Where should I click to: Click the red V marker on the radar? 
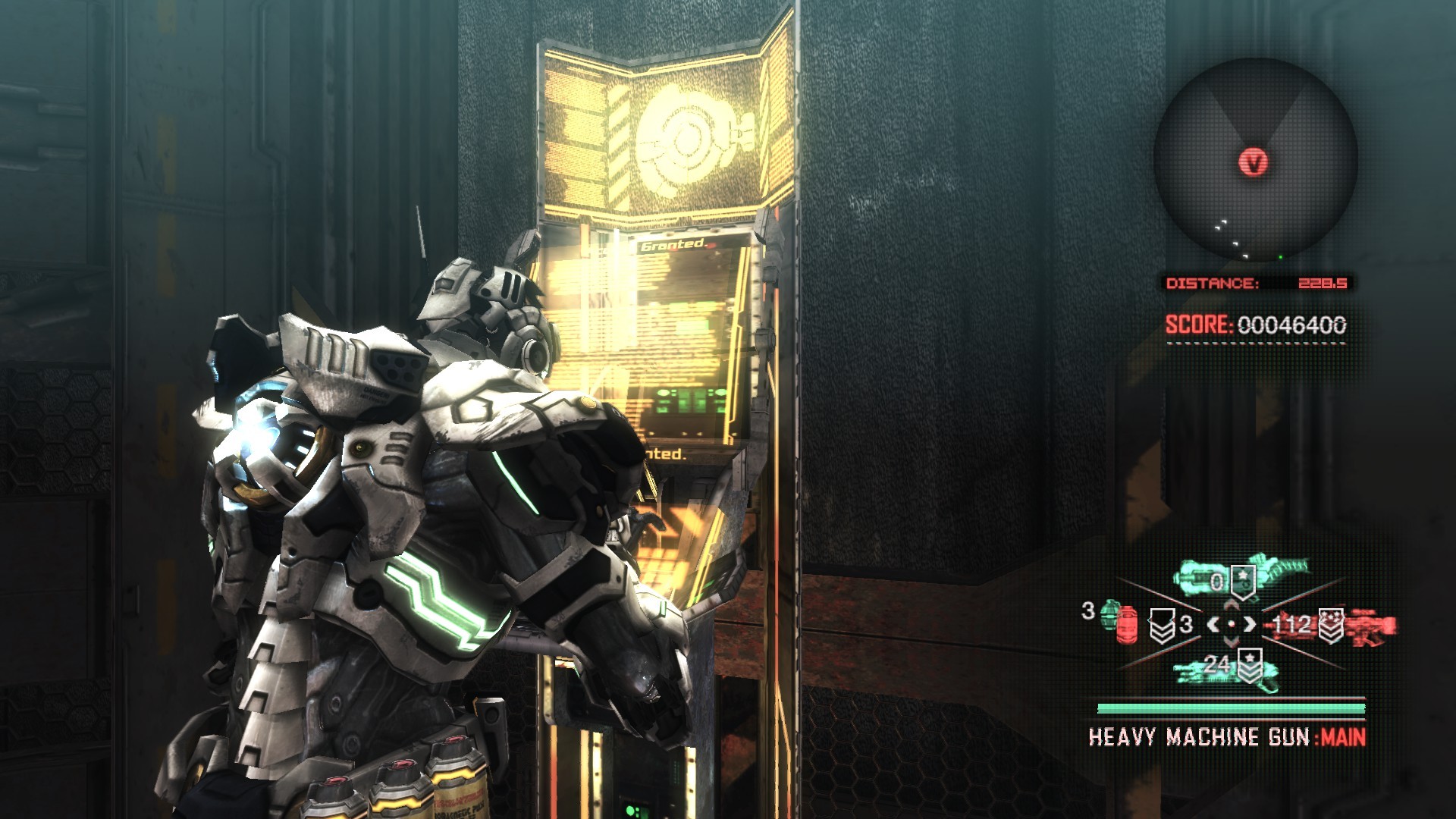click(1253, 162)
